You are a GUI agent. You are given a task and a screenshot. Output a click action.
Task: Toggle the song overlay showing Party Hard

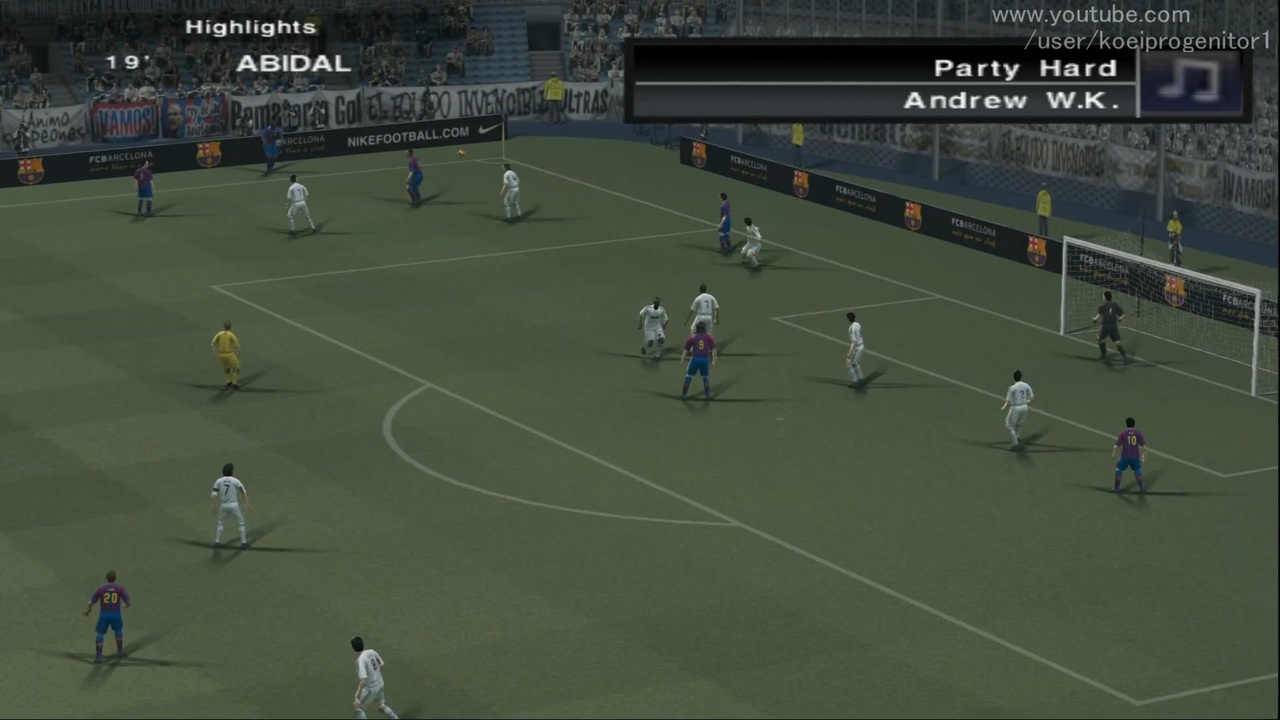click(x=935, y=82)
